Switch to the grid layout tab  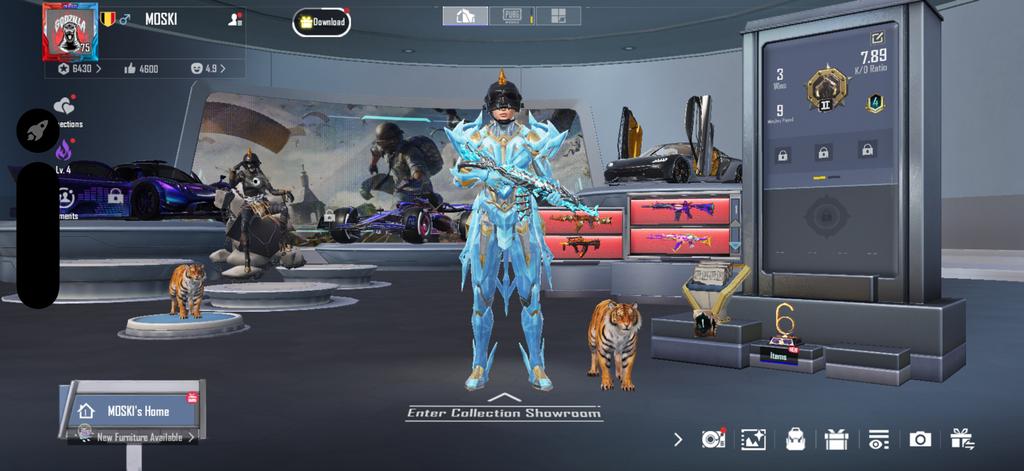[x=558, y=16]
